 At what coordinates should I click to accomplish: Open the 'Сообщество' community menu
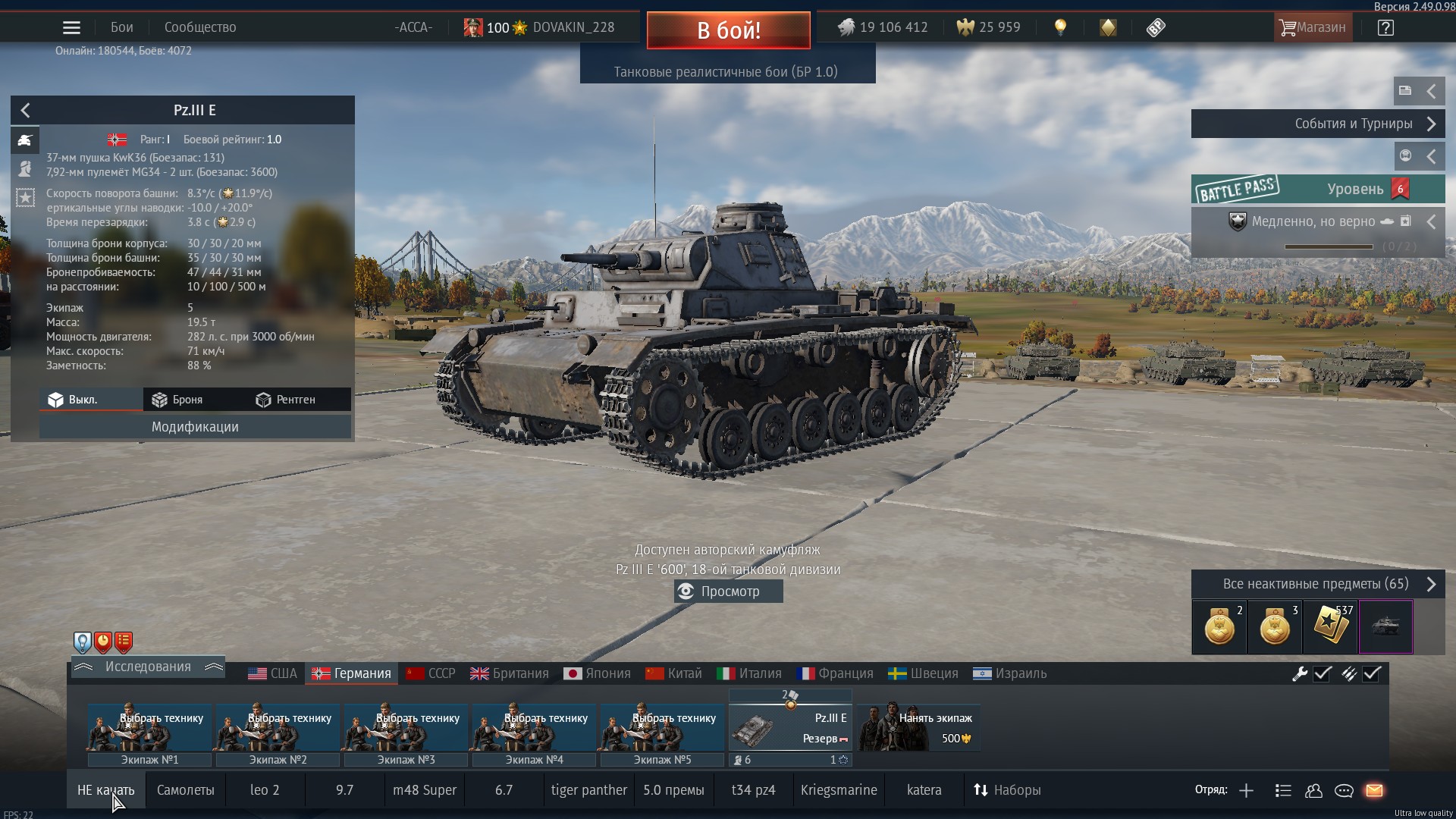point(200,27)
